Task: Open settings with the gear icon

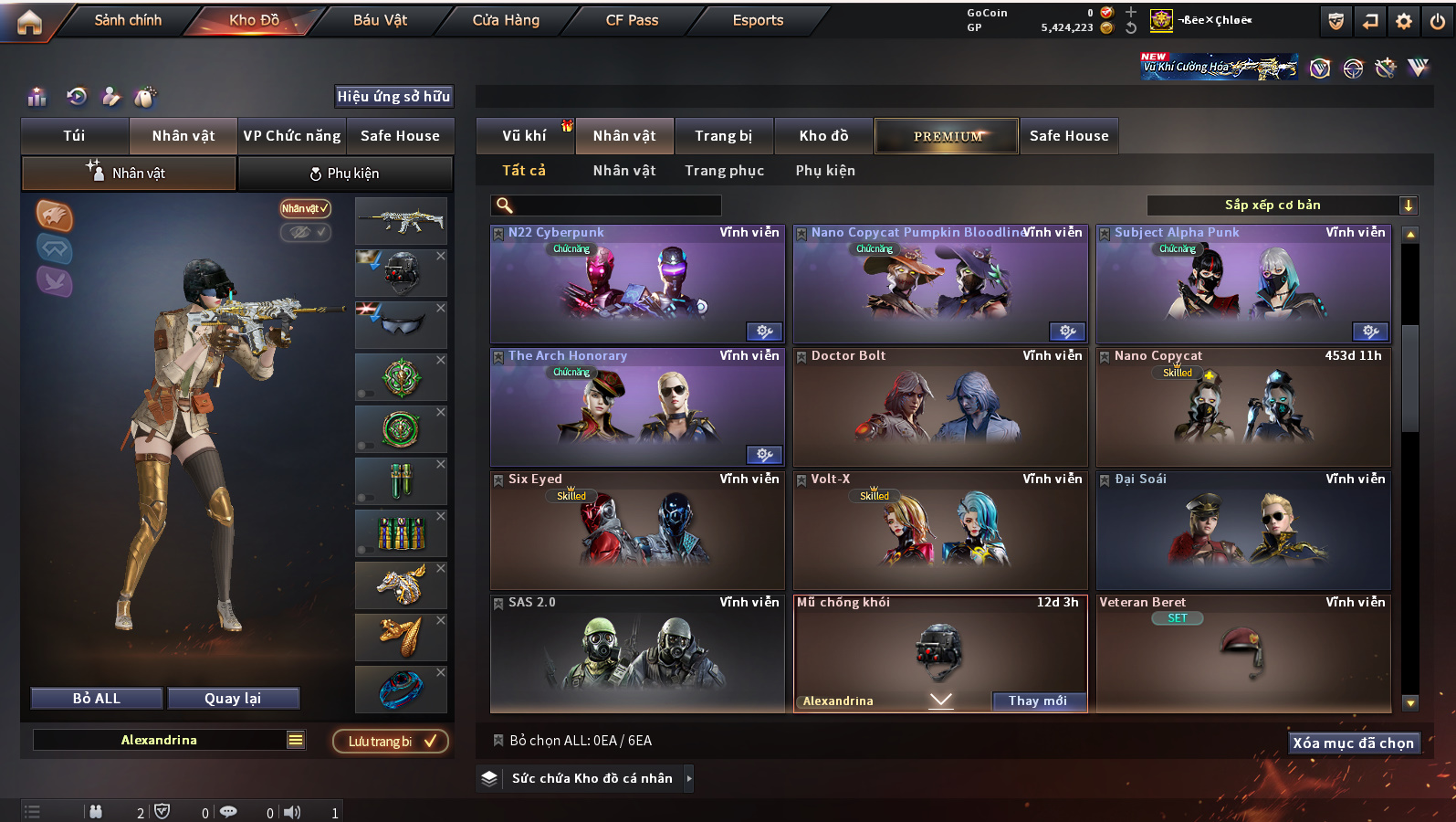Action: tap(1404, 21)
